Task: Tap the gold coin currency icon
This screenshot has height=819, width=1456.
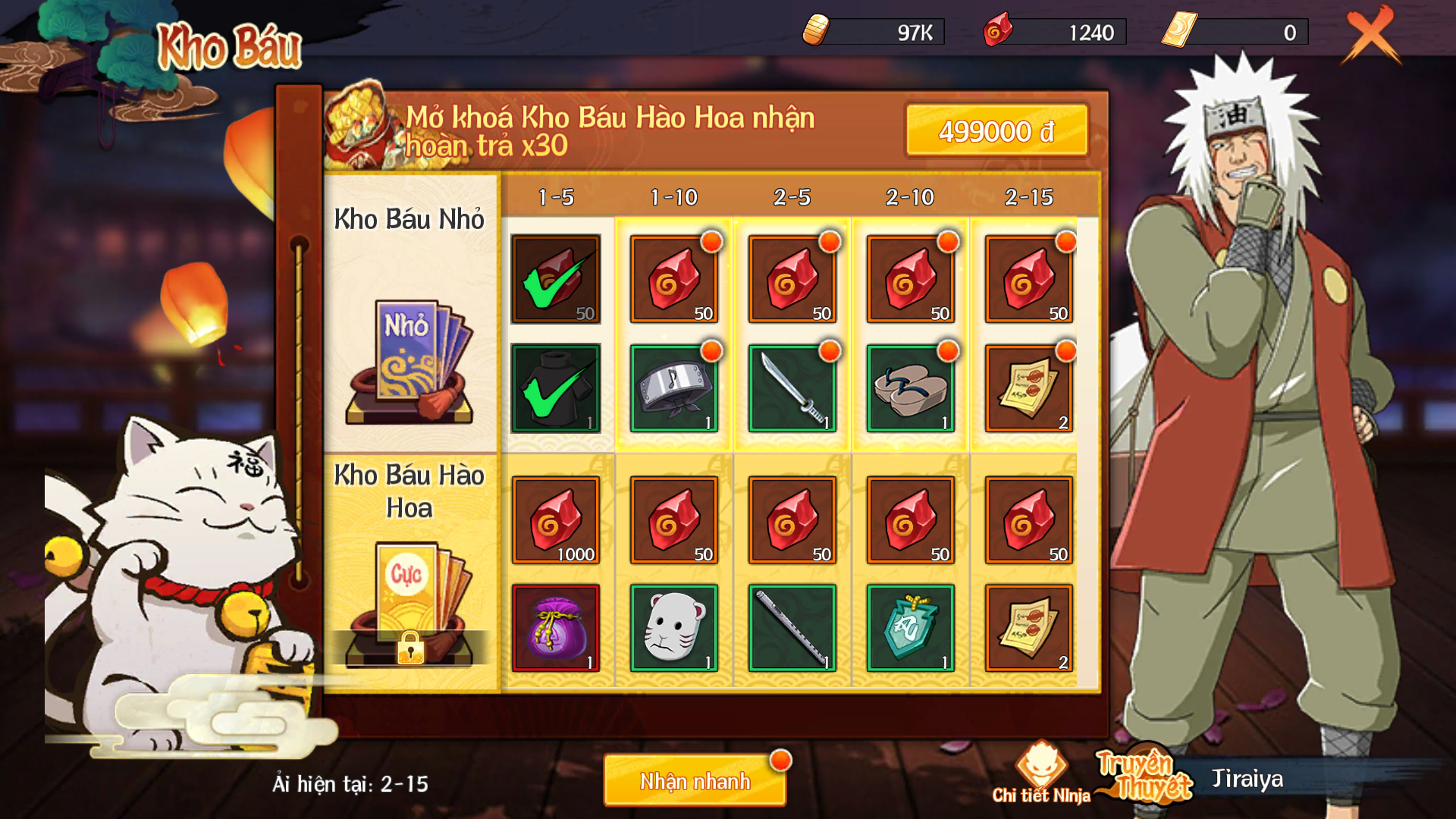Action: 816,32
